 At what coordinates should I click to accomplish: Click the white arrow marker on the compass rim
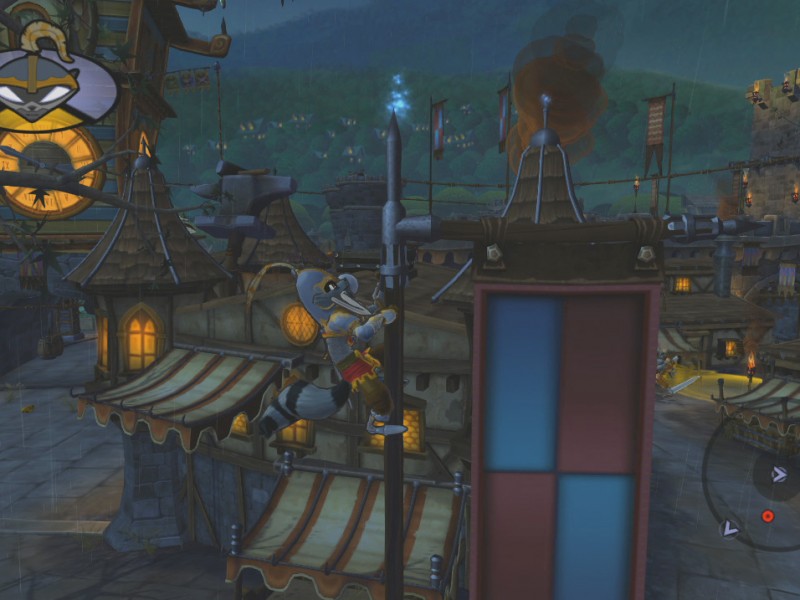730,527
